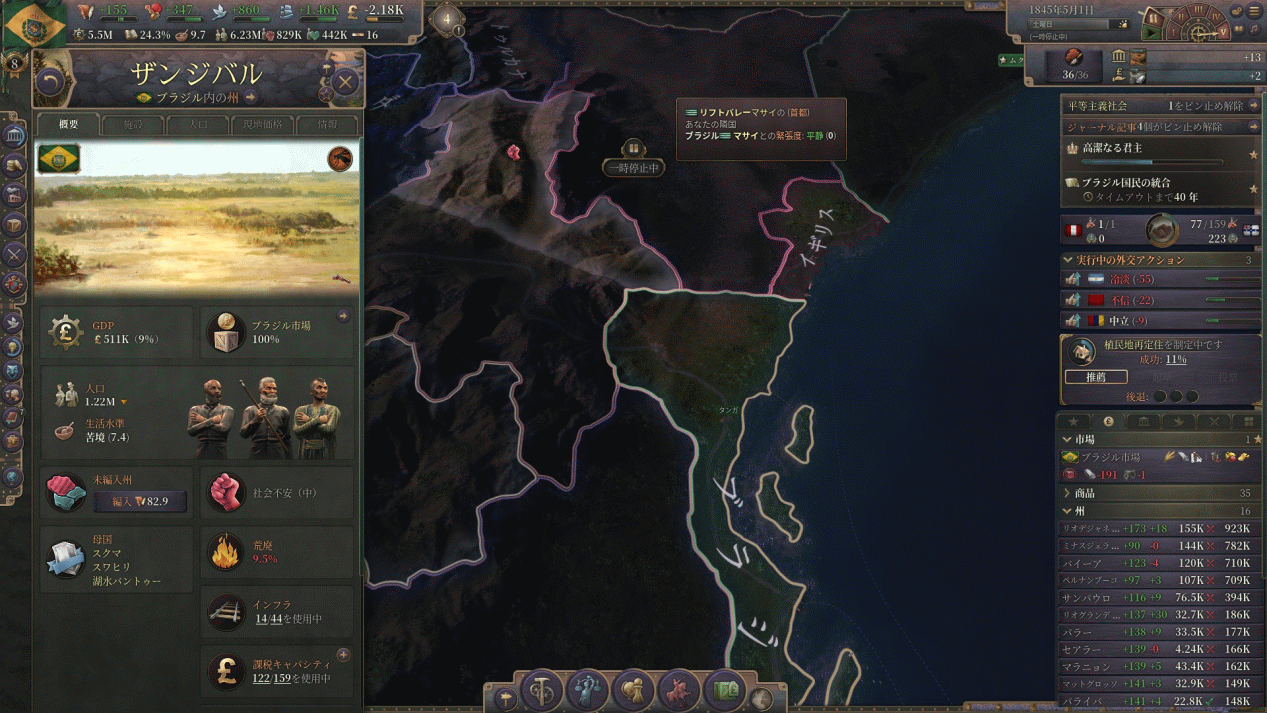
Task: Click the 編入 incorporate state button
Action: (140, 501)
